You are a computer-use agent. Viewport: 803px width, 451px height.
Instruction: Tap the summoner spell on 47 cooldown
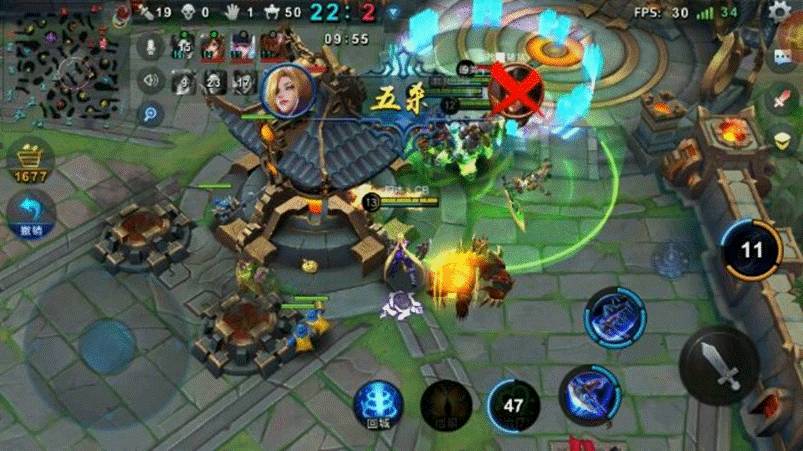(513, 406)
